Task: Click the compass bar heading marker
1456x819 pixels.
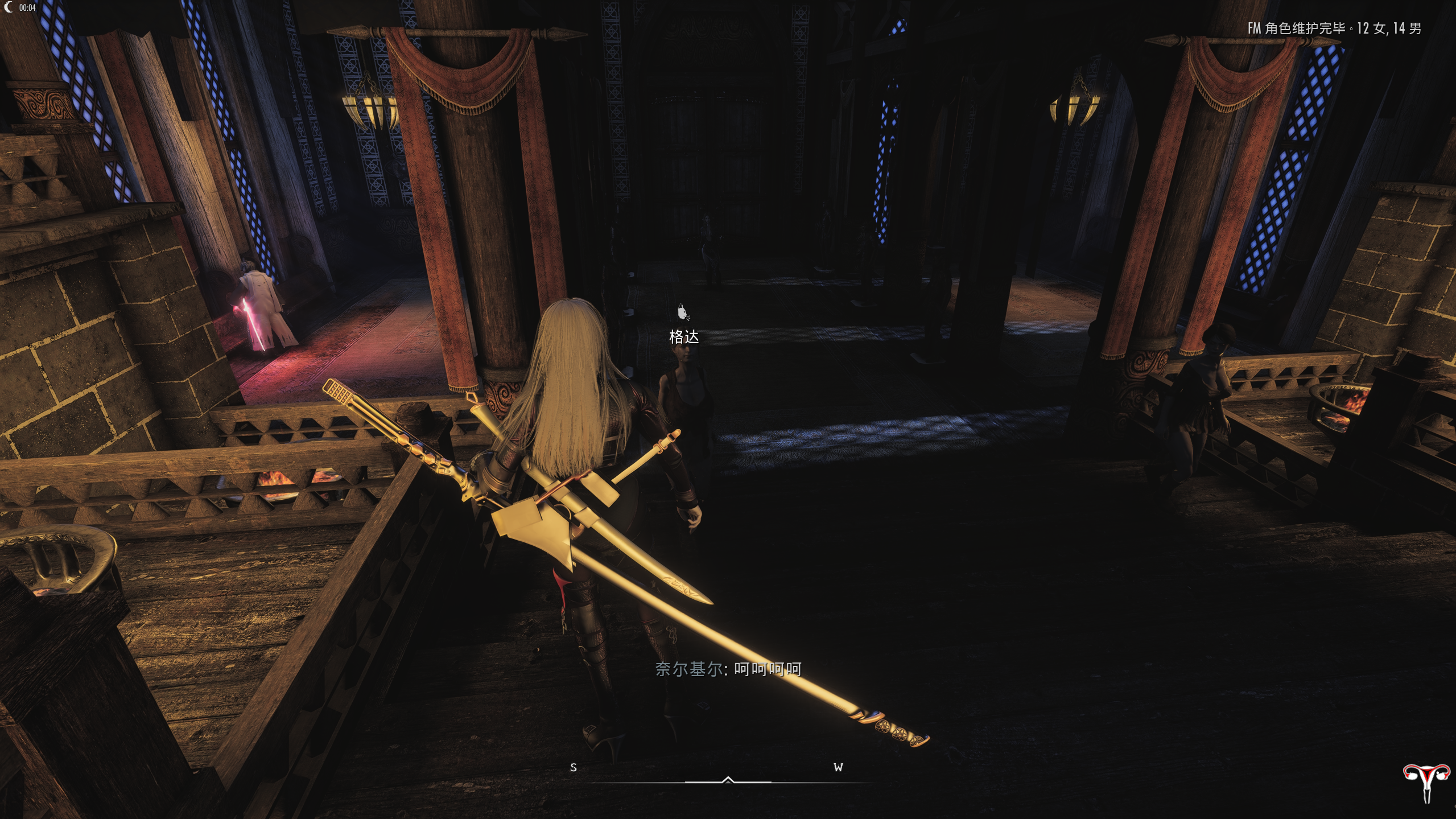Action: click(x=728, y=780)
